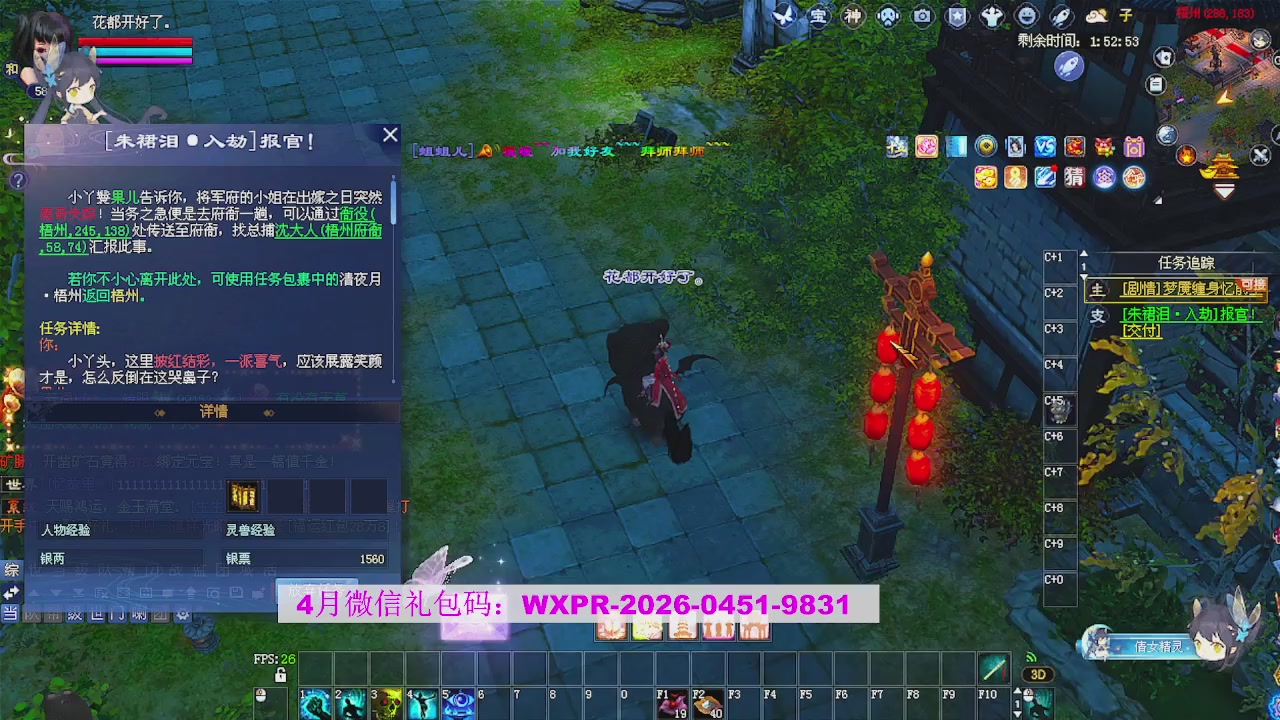Click the camera screenshot icon in the top toolbar
The height and width of the screenshot is (720, 1280).
click(922, 16)
